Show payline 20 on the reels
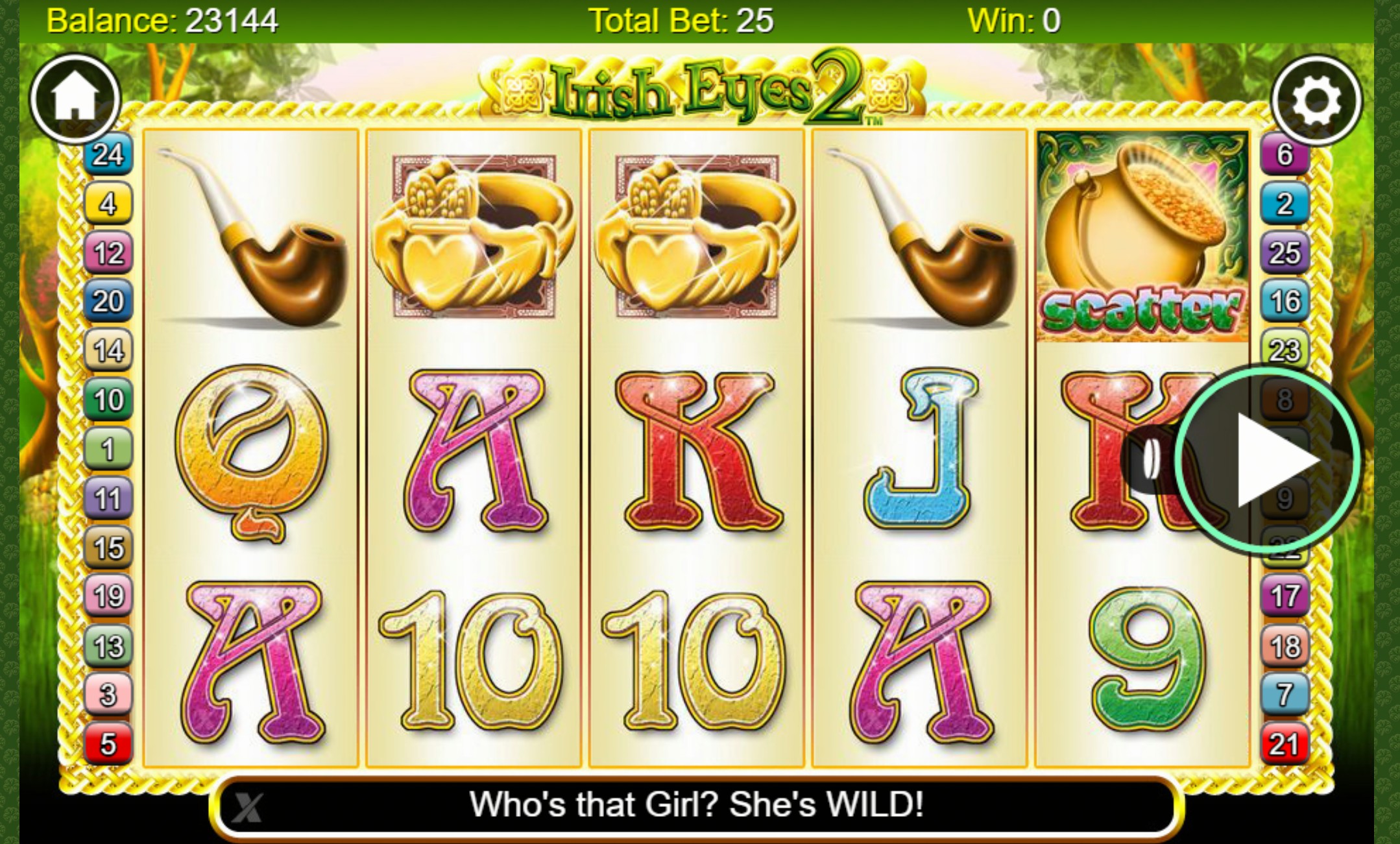Image resolution: width=1400 pixels, height=844 pixels. point(108,302)
